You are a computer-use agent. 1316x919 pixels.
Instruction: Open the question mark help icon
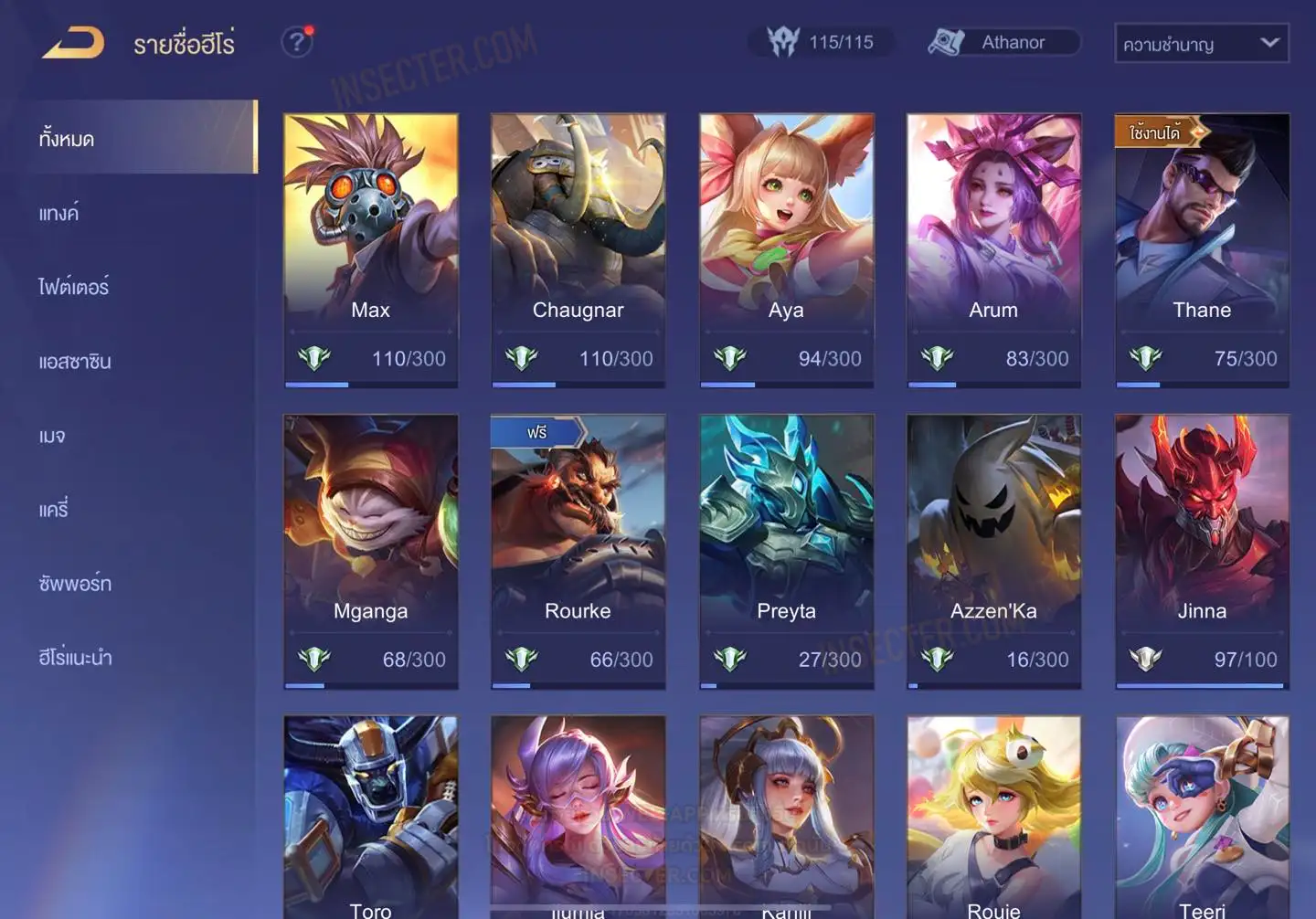pos(297,42)
